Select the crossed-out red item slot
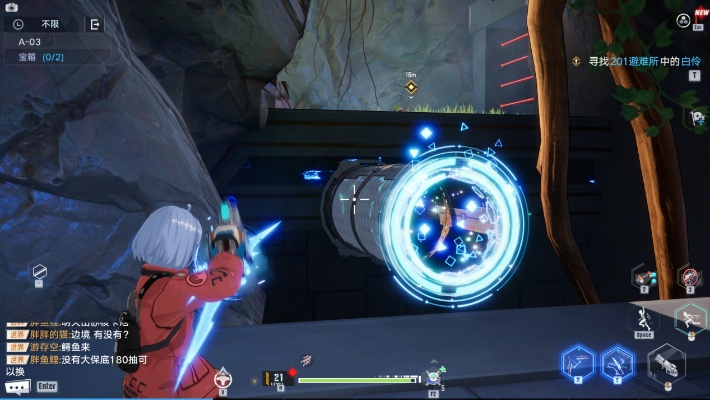Image resolution: width=710 pixels, height=400 pixels. click(688, 275)
